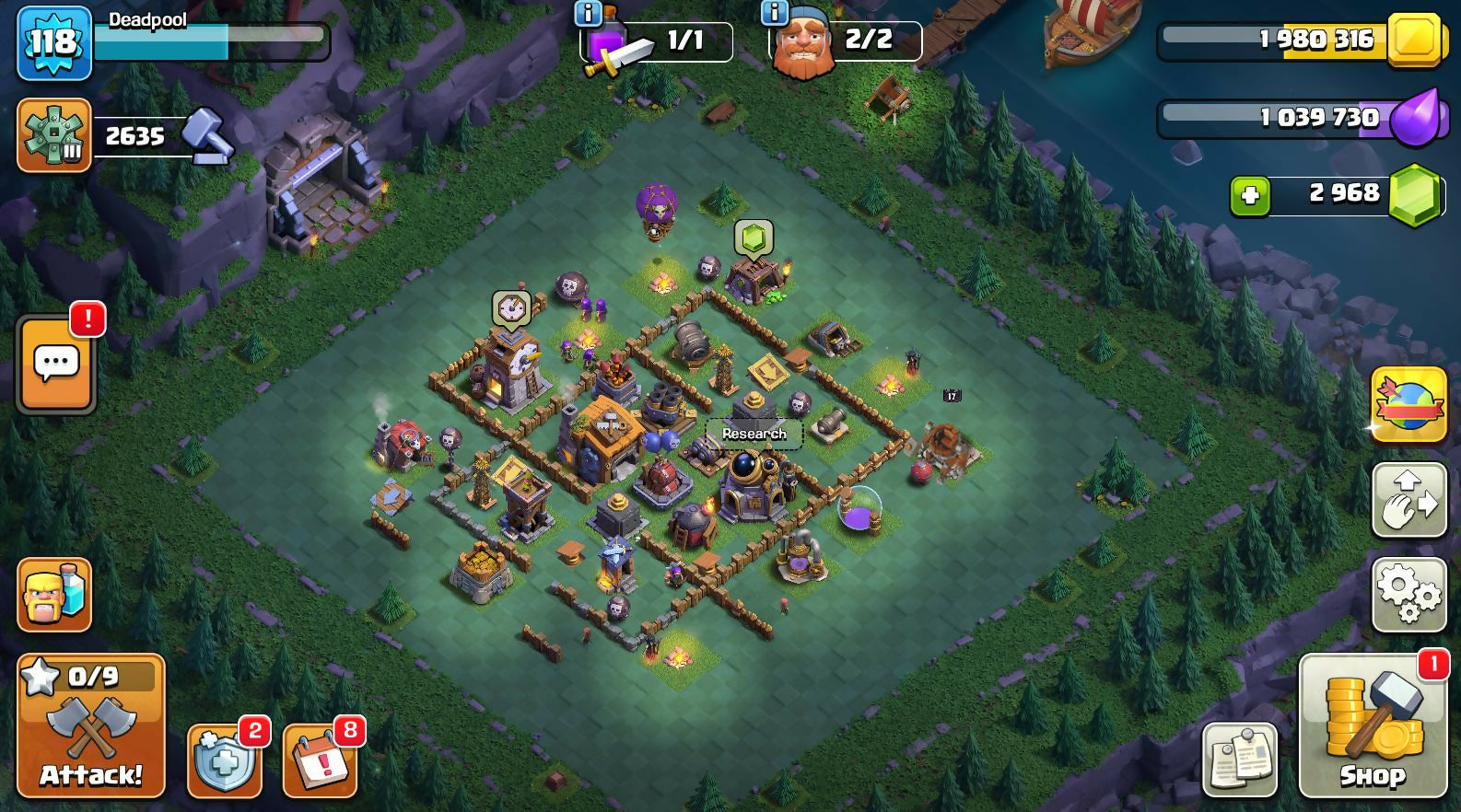The image size is (1461, 812).
Task: Tap the Attack! button
Action: [90, 725]
